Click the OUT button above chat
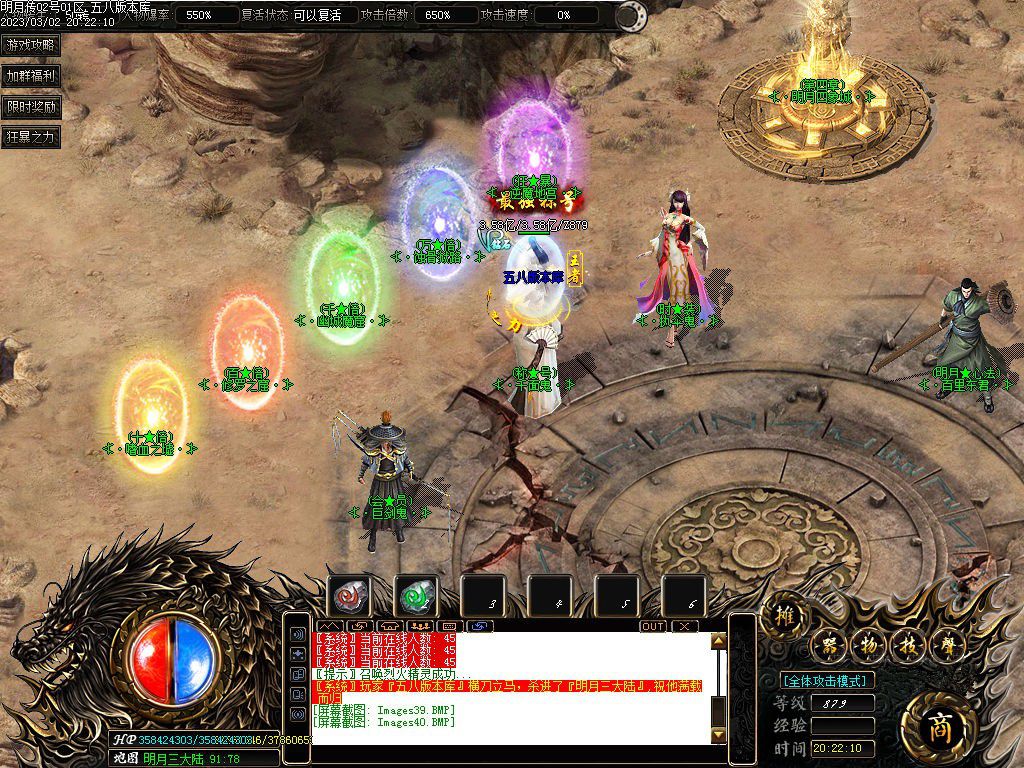The height and width of the screenshot is (768, 1024). tap(653, 626)
